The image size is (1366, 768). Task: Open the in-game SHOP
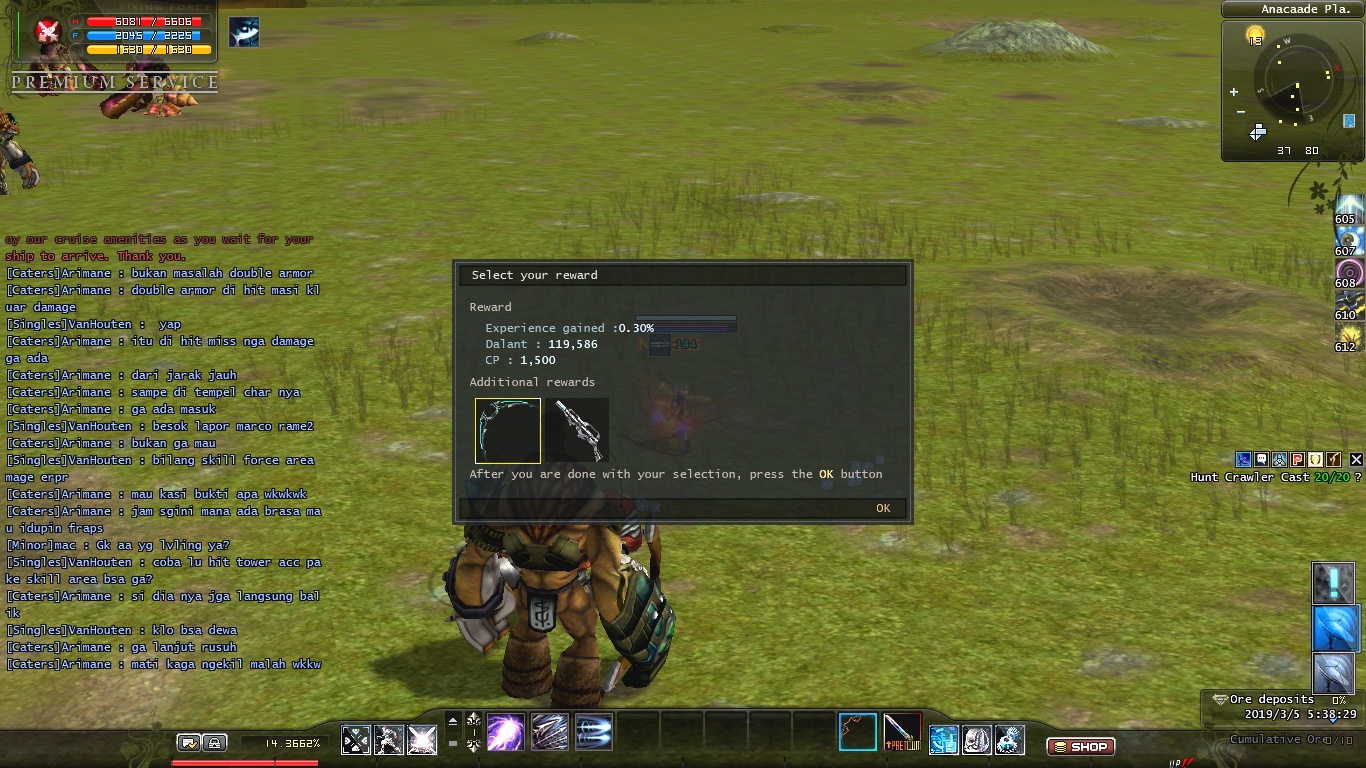click(x=1082, y=745)
